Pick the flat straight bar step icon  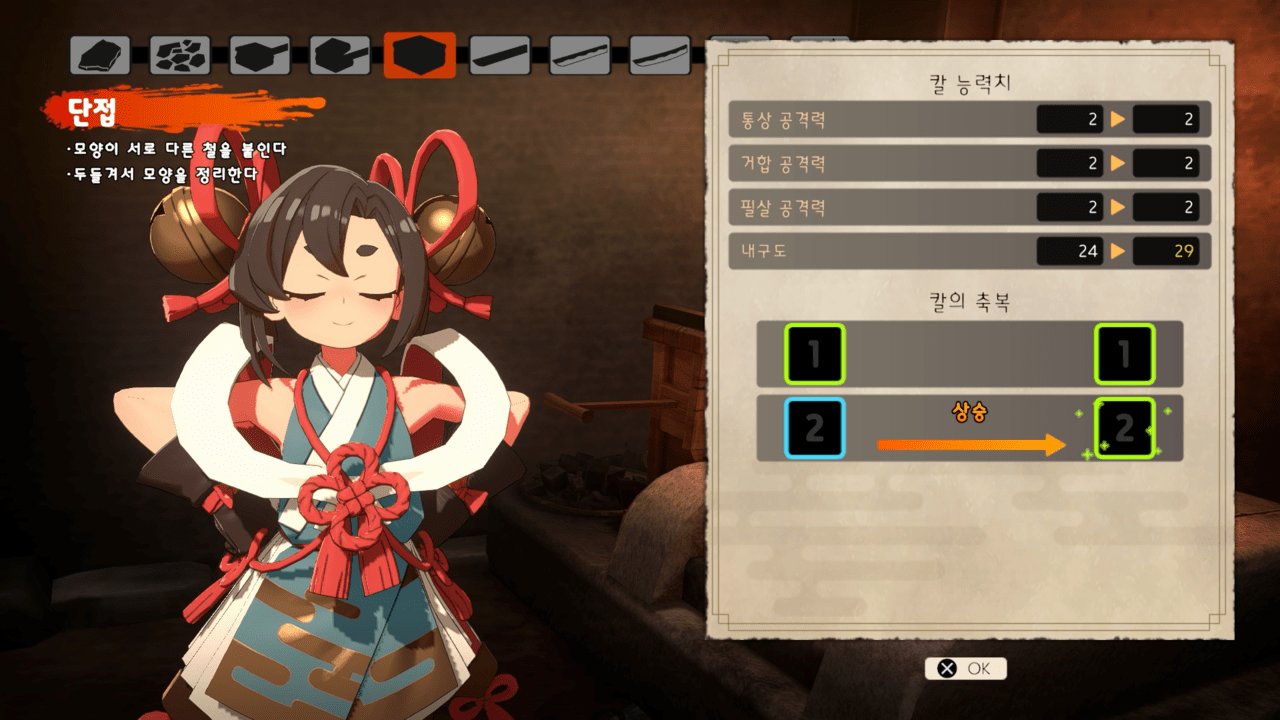point(500,56)
